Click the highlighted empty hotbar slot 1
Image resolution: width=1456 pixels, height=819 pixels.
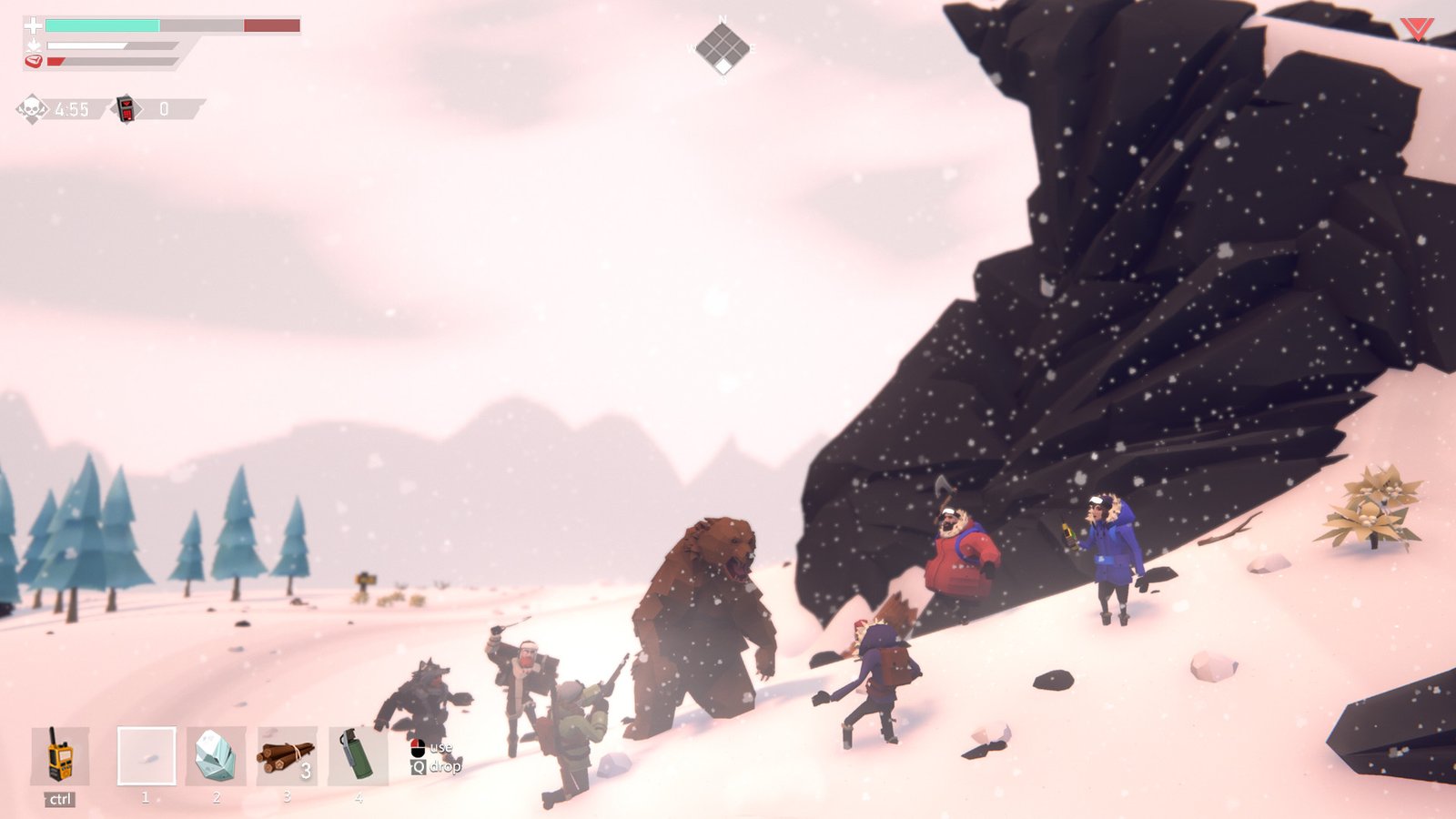coord(146,755)
